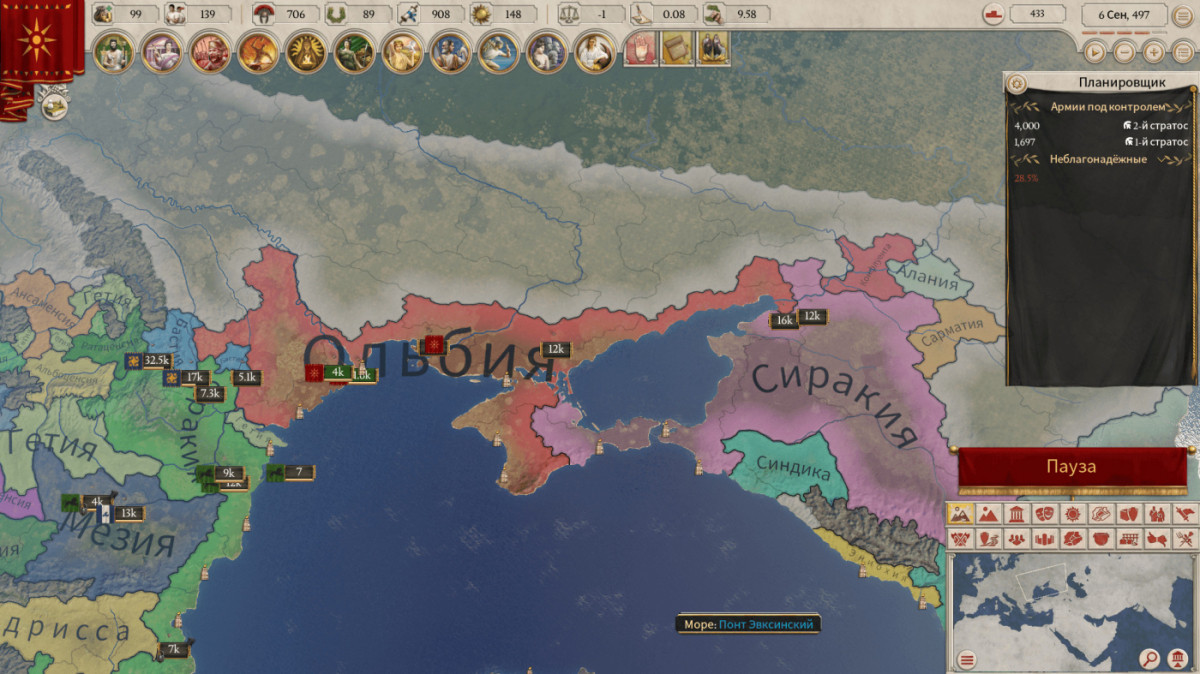The width and height of the screenshot is (1200, 674).
Task: Select the 1-й стратос army row
Action: [1100, 142]
